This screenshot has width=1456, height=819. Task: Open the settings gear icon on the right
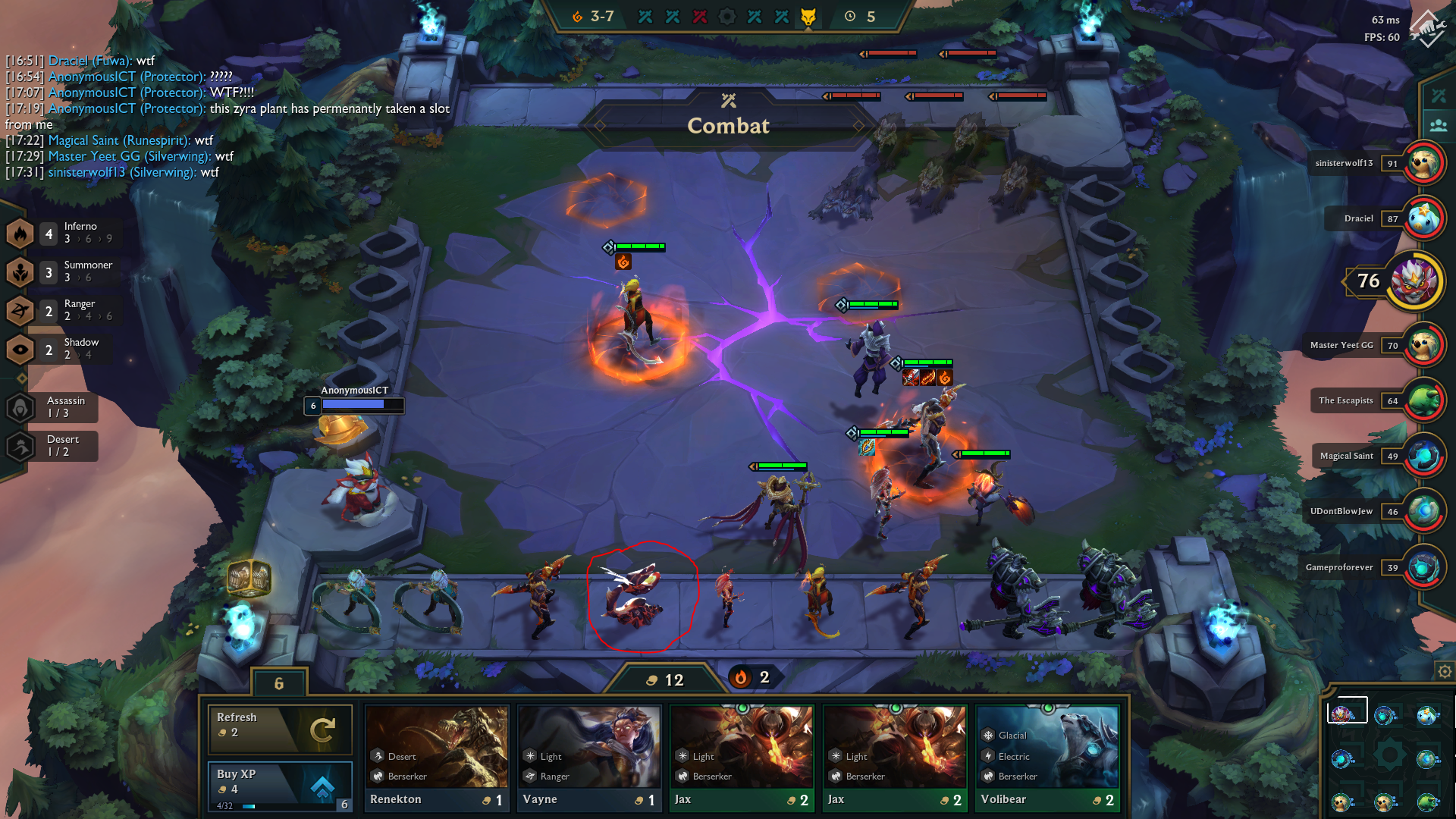pos(1442,671)
